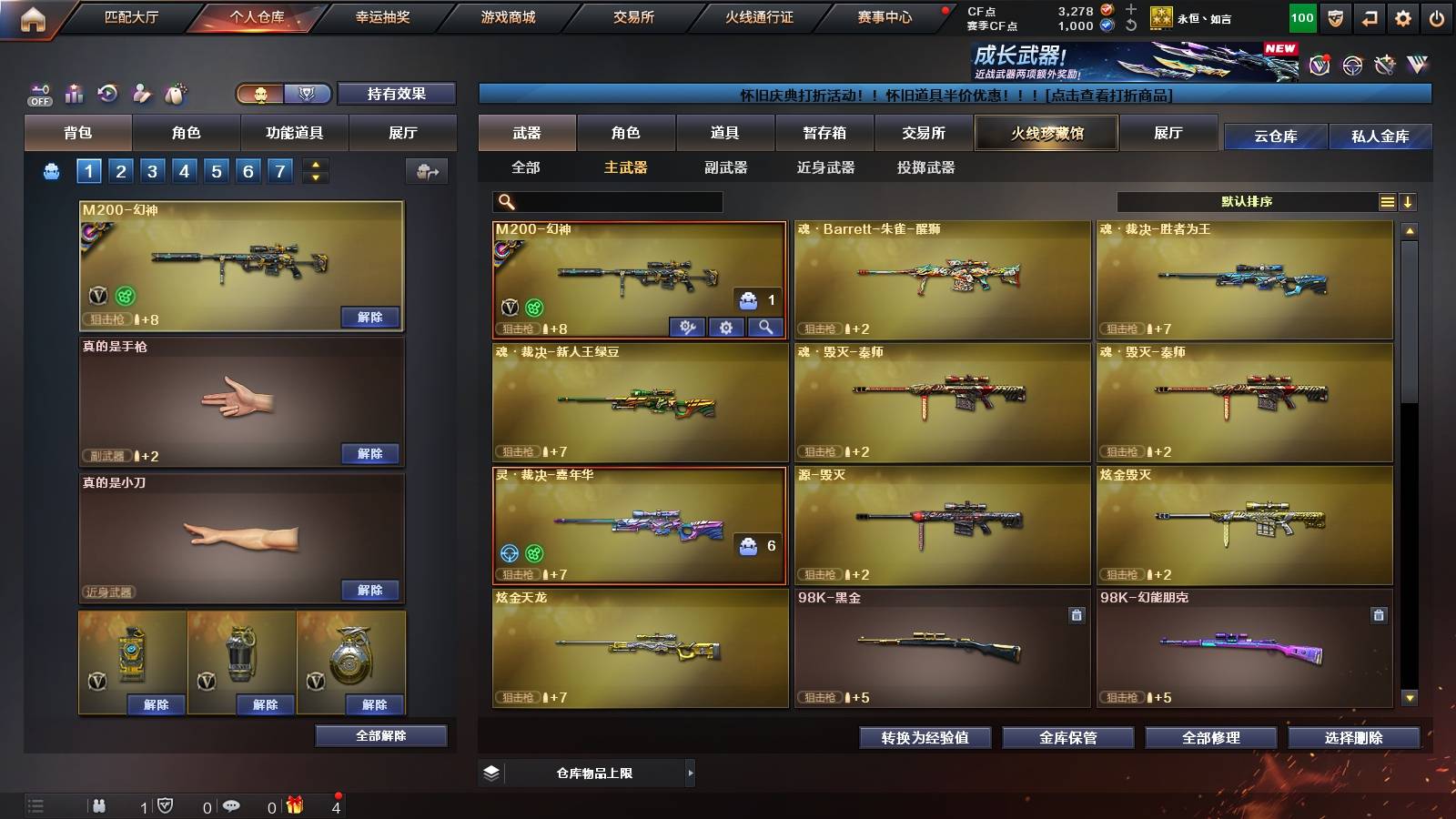Screen dimensions: 1456x819
Task: Click the magnifier preview icon on M200-幻神 card
Action: coord(765,328)
